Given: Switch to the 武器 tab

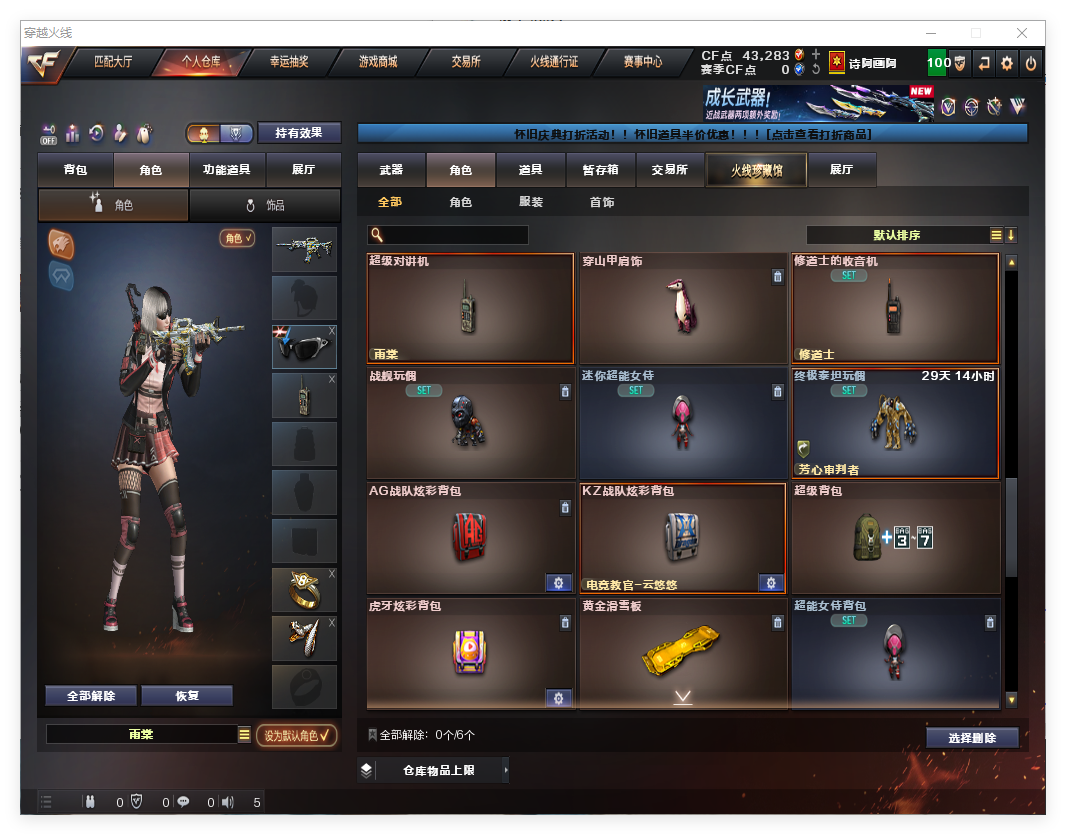Looking at the screenshot, I should pyautogui.click(x=391, y=170).
